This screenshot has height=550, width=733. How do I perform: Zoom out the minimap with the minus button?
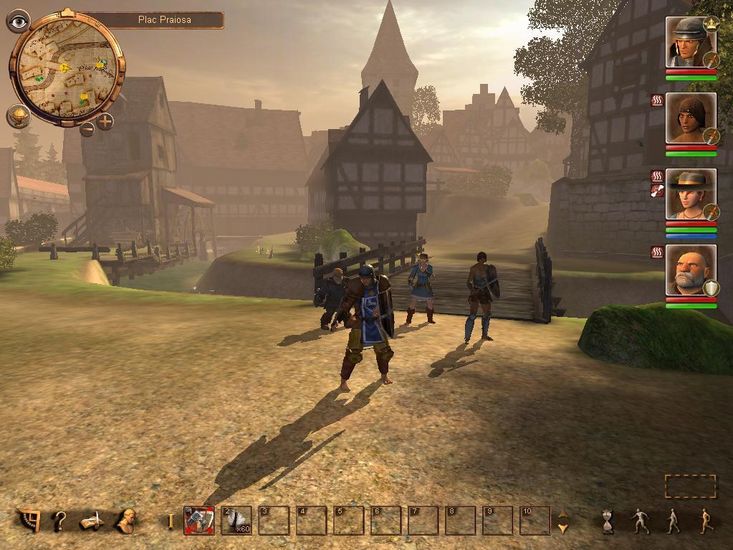coord(87,128)
